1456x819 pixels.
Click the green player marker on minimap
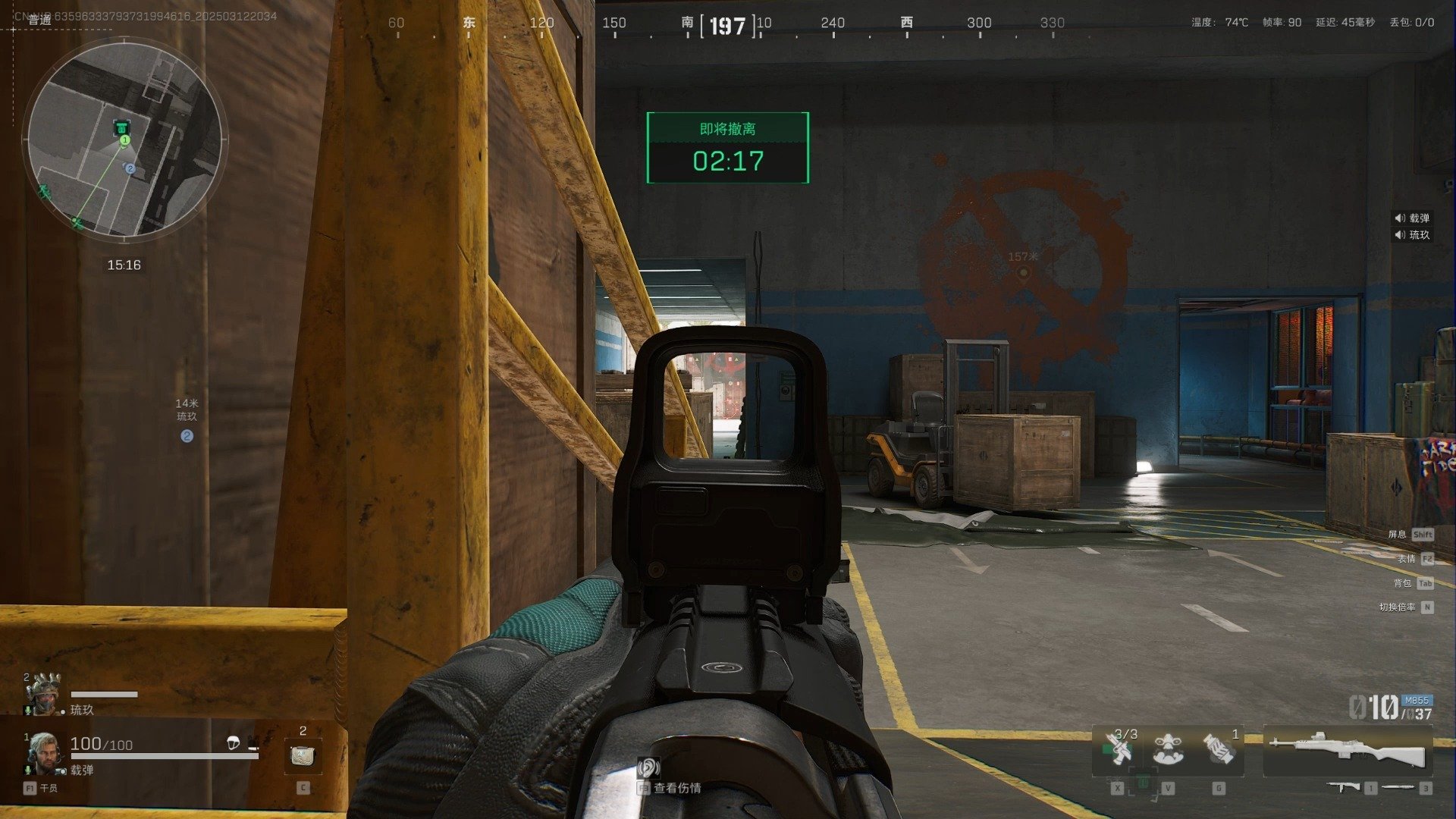click(x=125, y=140)
